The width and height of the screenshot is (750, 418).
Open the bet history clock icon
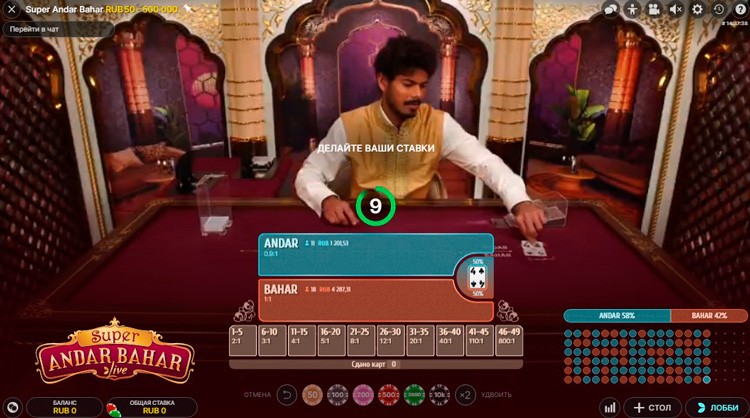pos(718,9)
